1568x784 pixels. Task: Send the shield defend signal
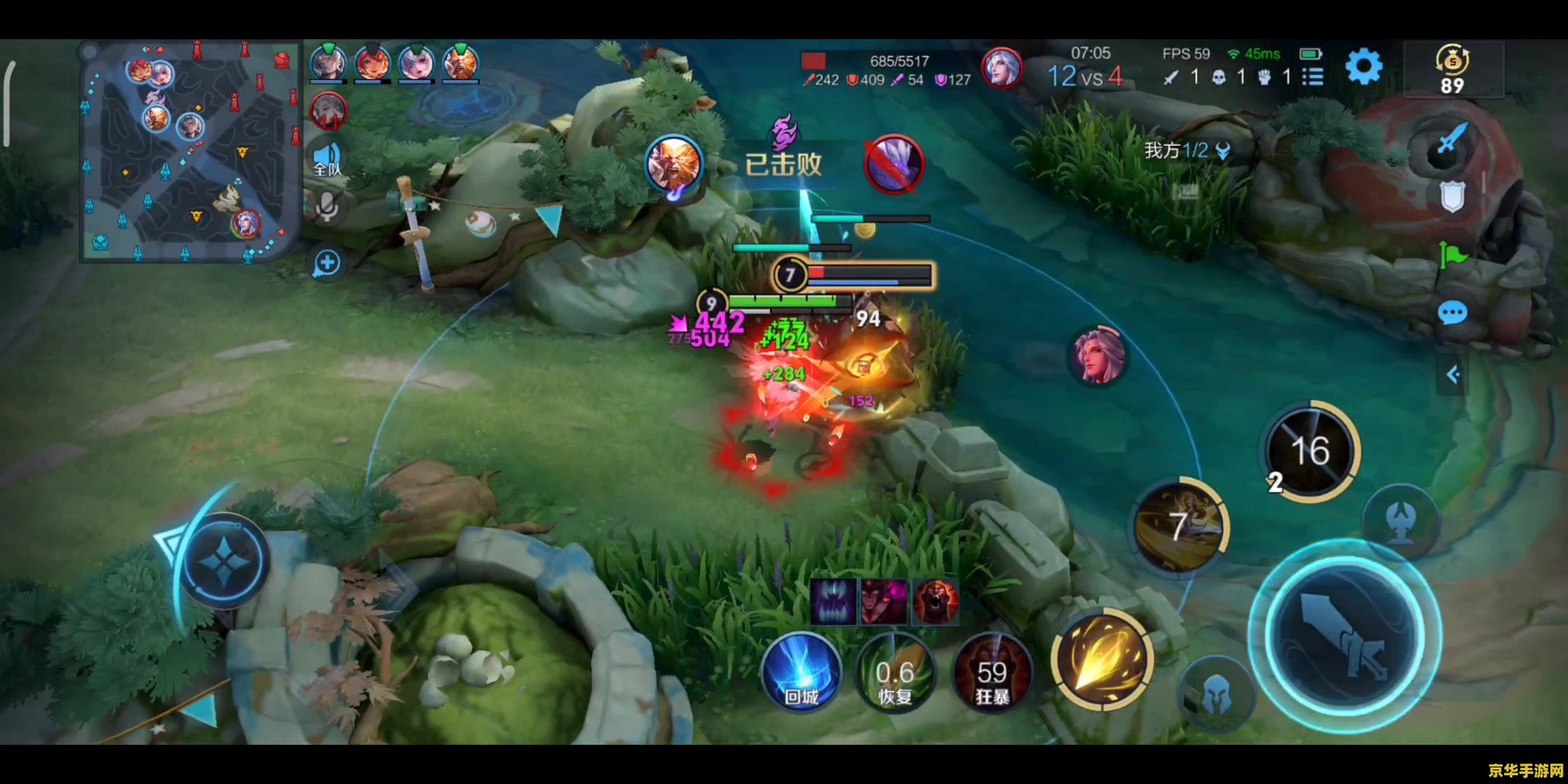(1452, 196)
